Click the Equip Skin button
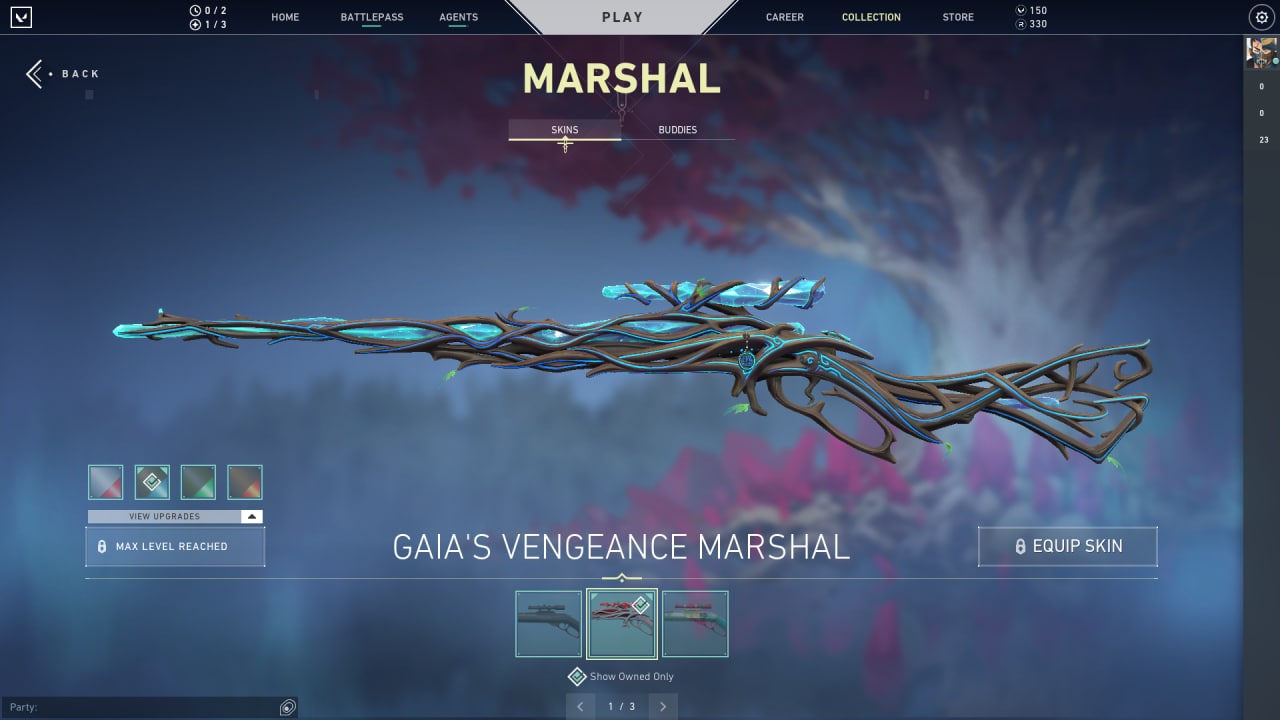The height and width of the screenshot is (720, 1280). coord(1067,546)
